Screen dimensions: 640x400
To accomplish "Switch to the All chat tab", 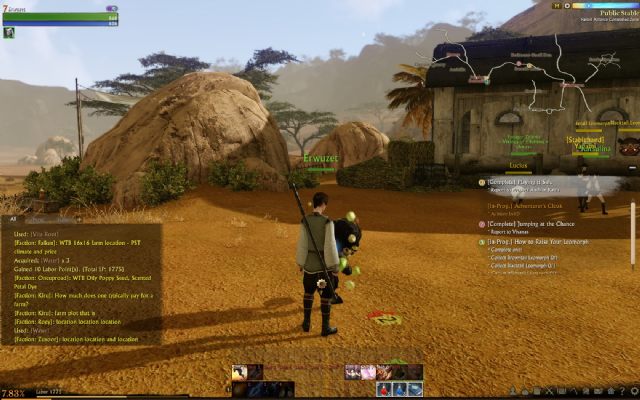I will pos(13,219).
